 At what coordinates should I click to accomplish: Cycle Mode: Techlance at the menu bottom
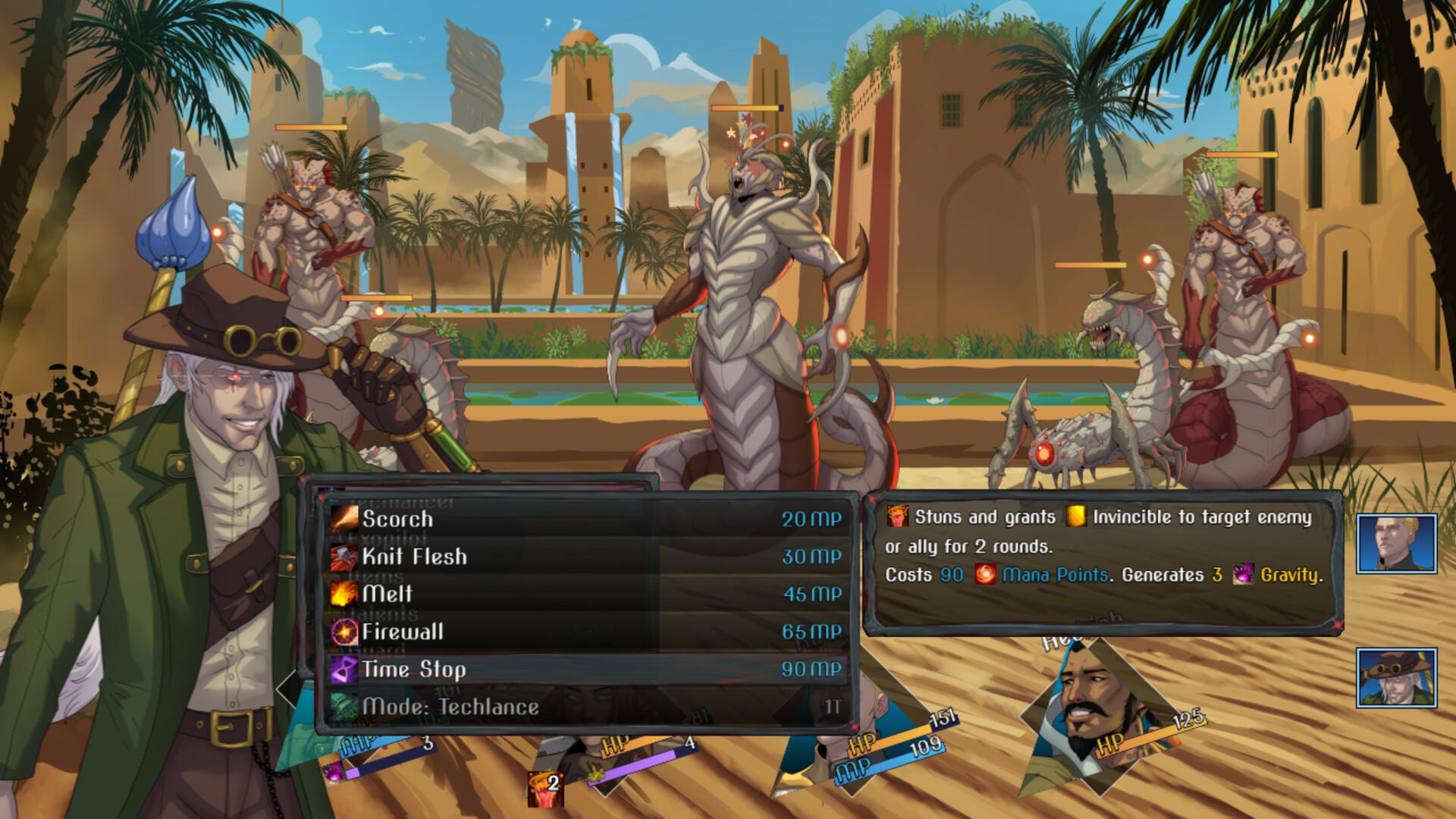449,706
